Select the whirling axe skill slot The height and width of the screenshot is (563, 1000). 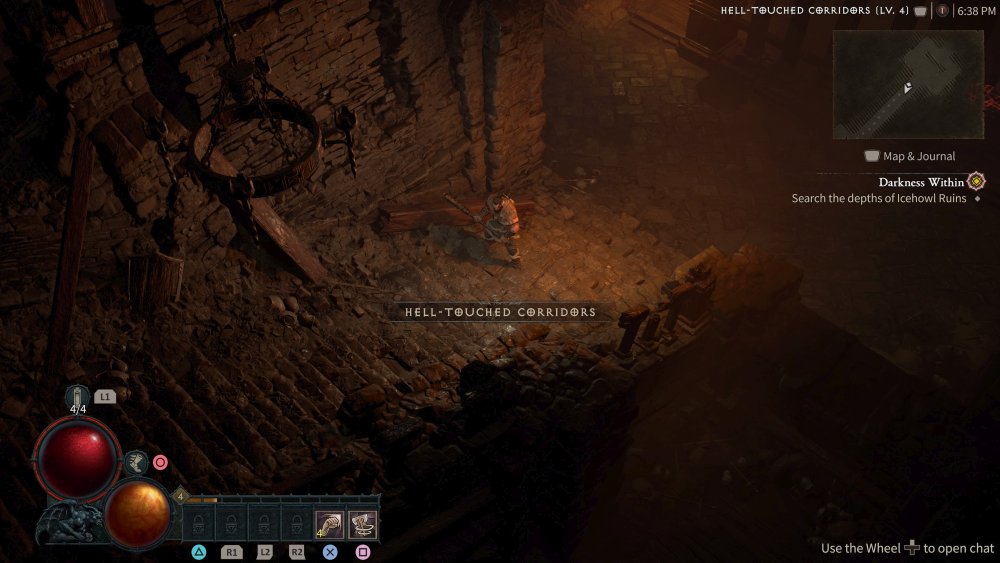pyautogui.click(x=362, y=523)
